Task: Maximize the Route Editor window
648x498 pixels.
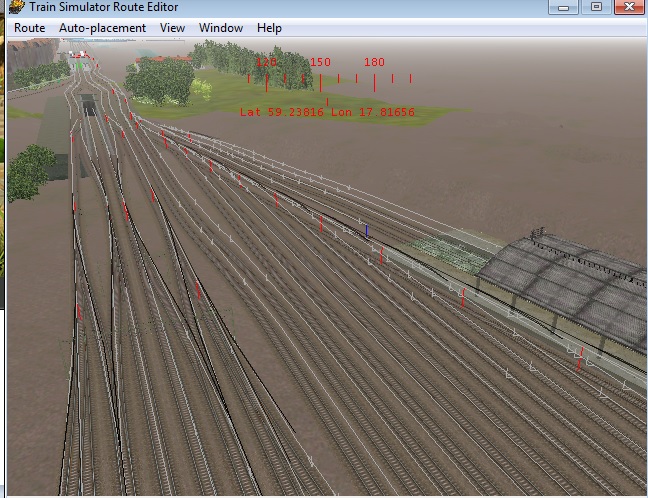Action: [x=596, y=7]
